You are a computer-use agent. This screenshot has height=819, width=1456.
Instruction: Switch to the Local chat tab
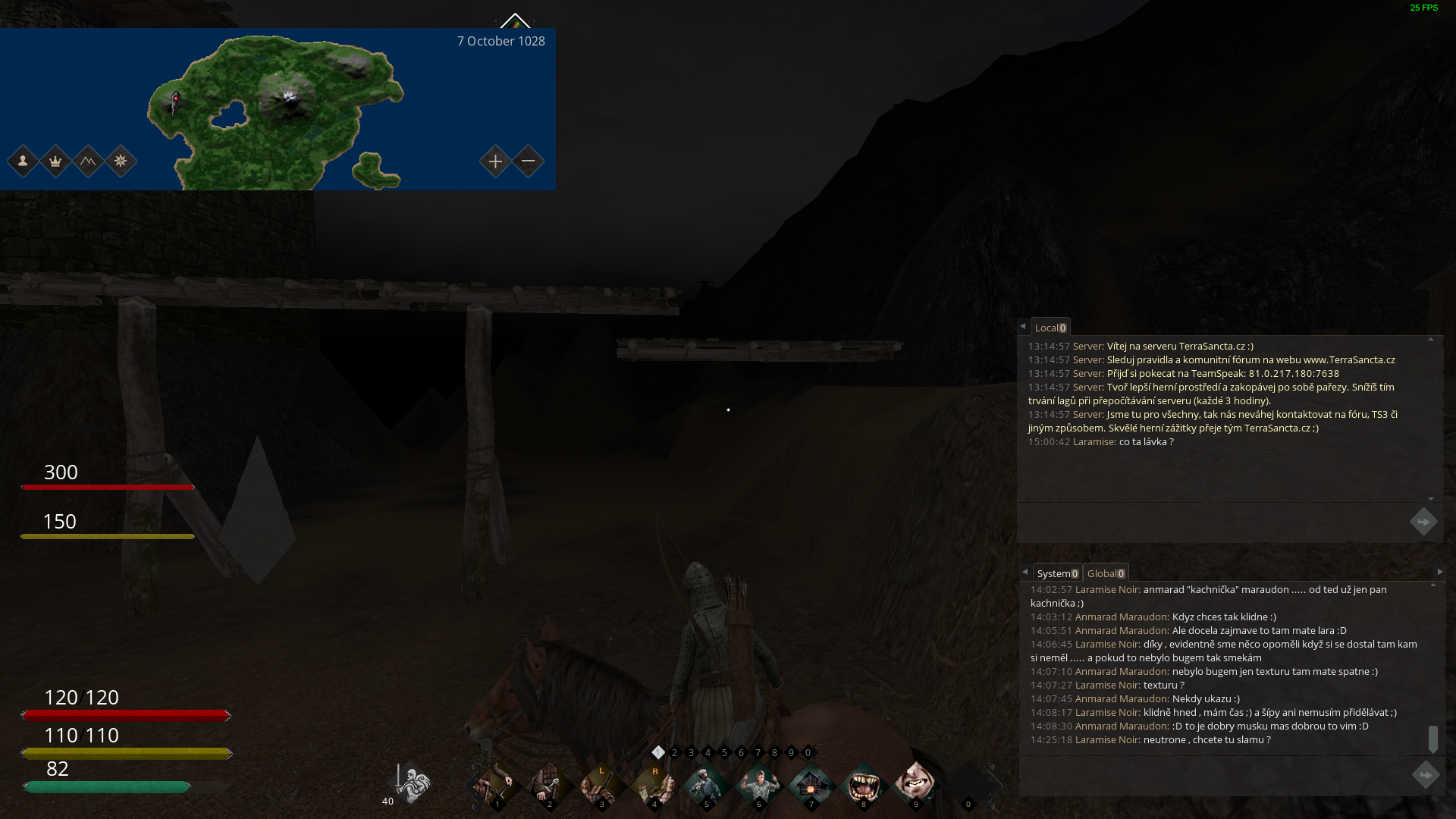(x=1050, y=328)
